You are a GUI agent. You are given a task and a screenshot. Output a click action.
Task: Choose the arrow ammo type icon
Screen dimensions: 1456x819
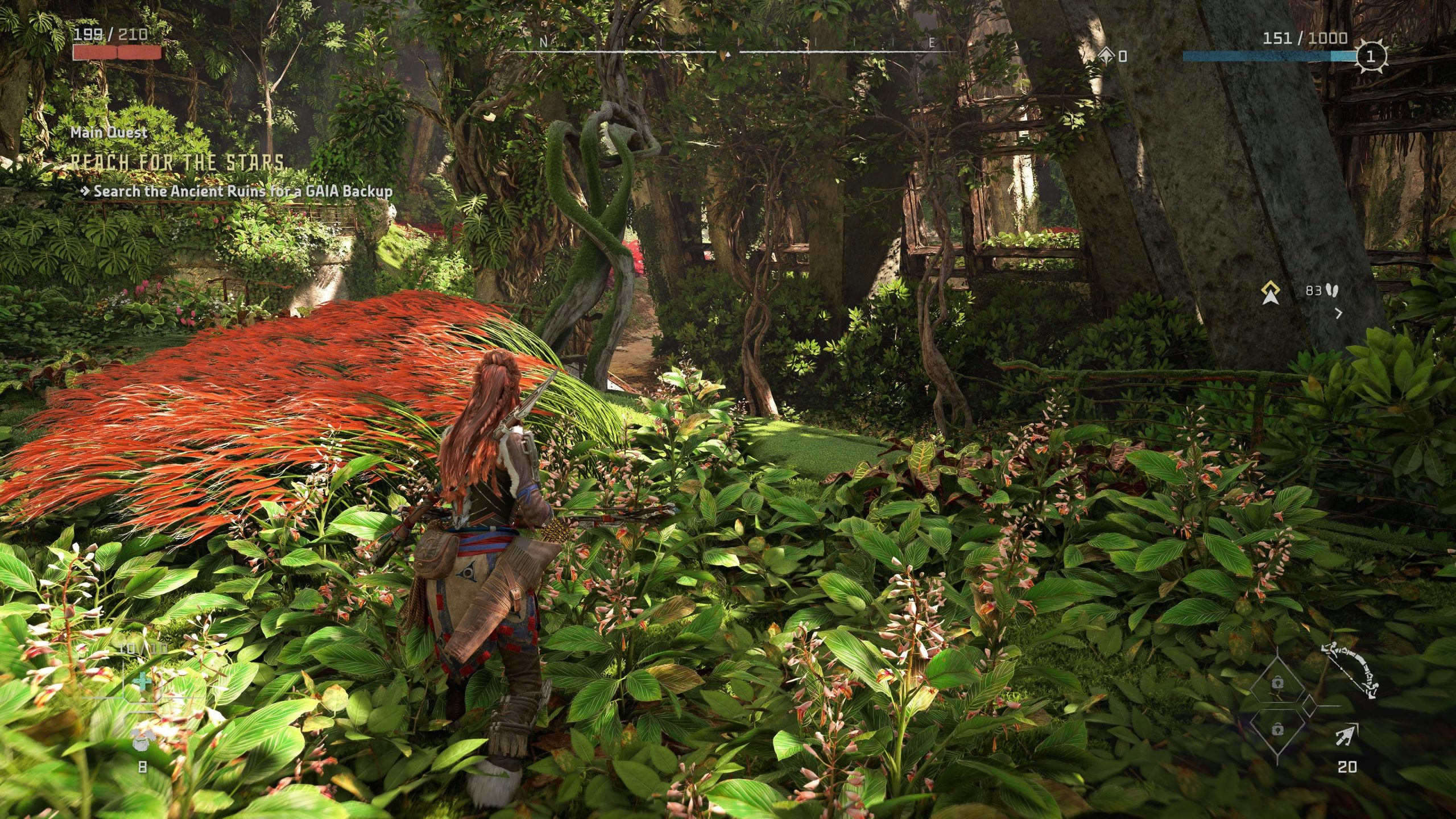click(x=1347, y=736)
